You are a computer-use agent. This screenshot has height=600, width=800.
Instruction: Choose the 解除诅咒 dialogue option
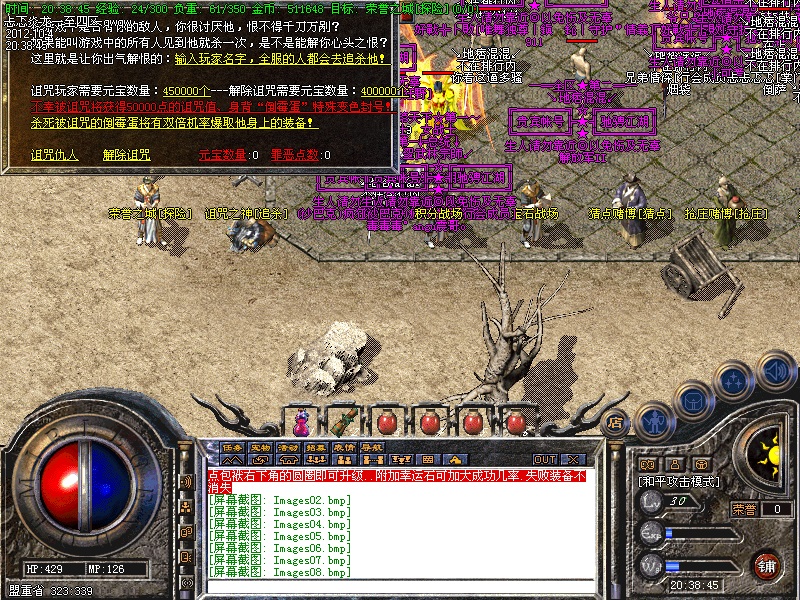(126, 155)
